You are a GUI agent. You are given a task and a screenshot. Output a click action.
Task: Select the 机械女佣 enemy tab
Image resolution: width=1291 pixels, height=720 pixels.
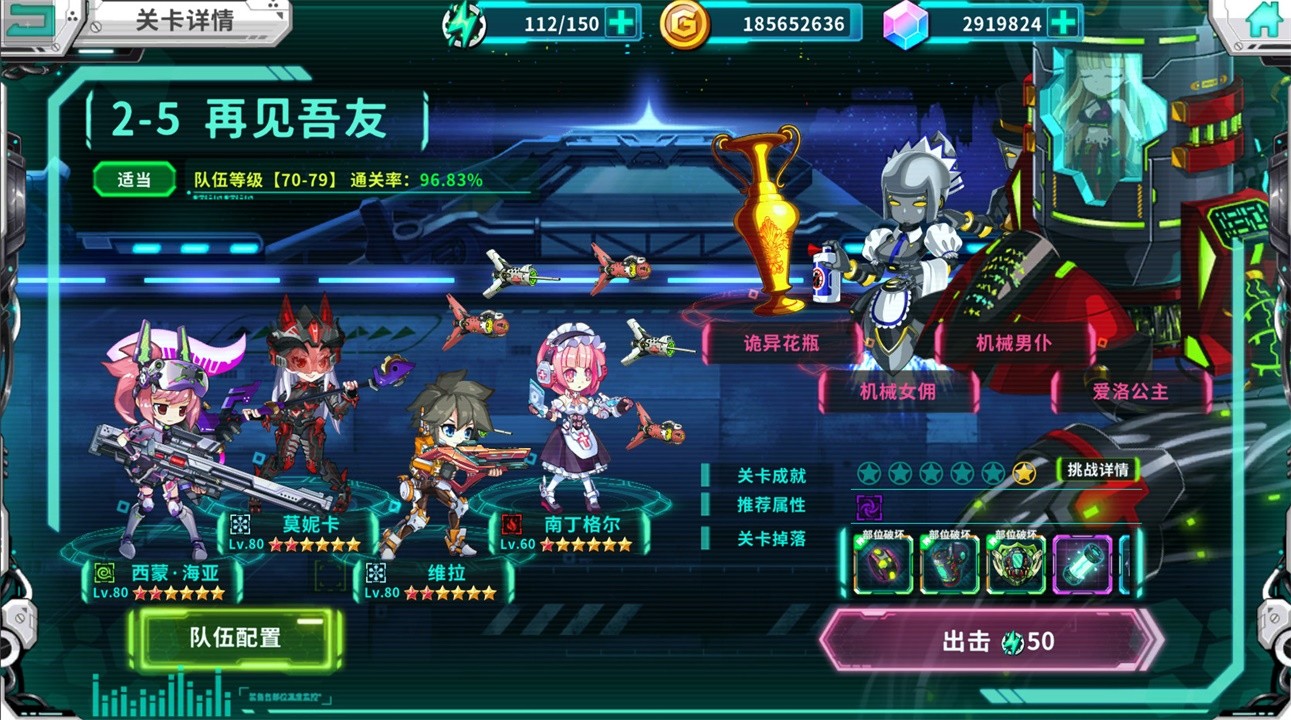pyautogui.click(x=897, y=393)
